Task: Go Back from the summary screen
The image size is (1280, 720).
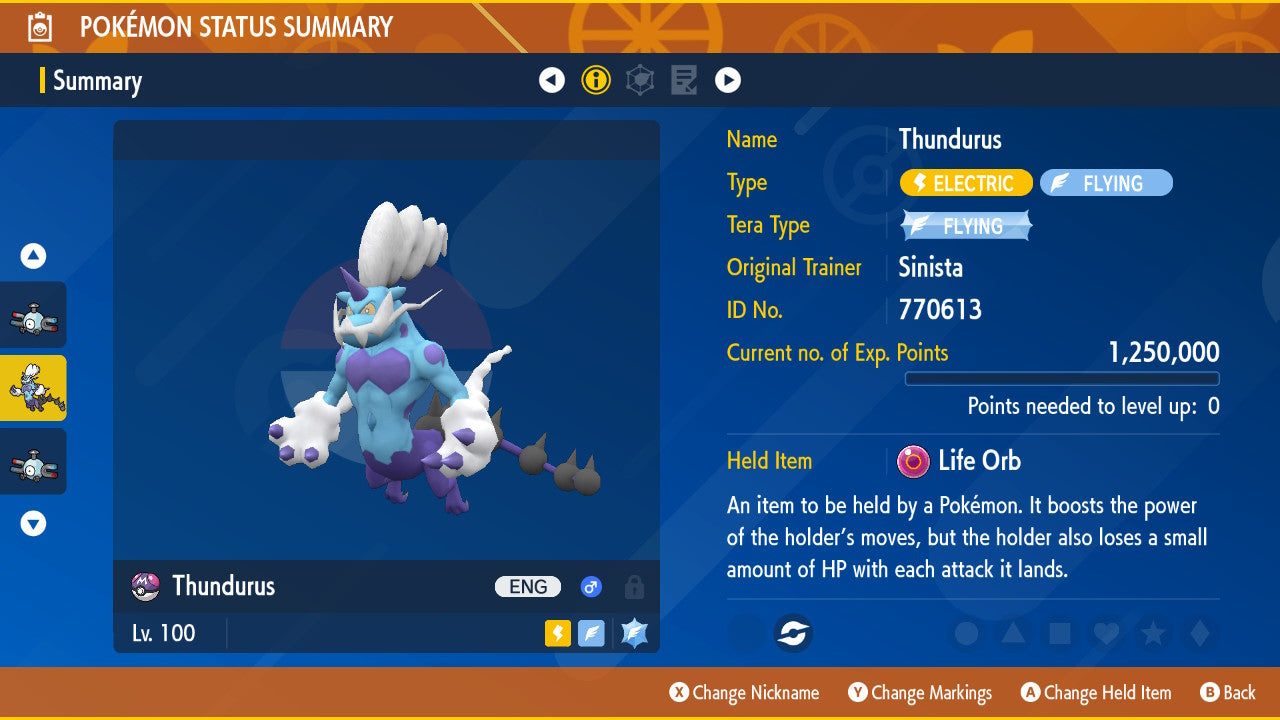Action: pyautogui.click(x=1228, y=692)
